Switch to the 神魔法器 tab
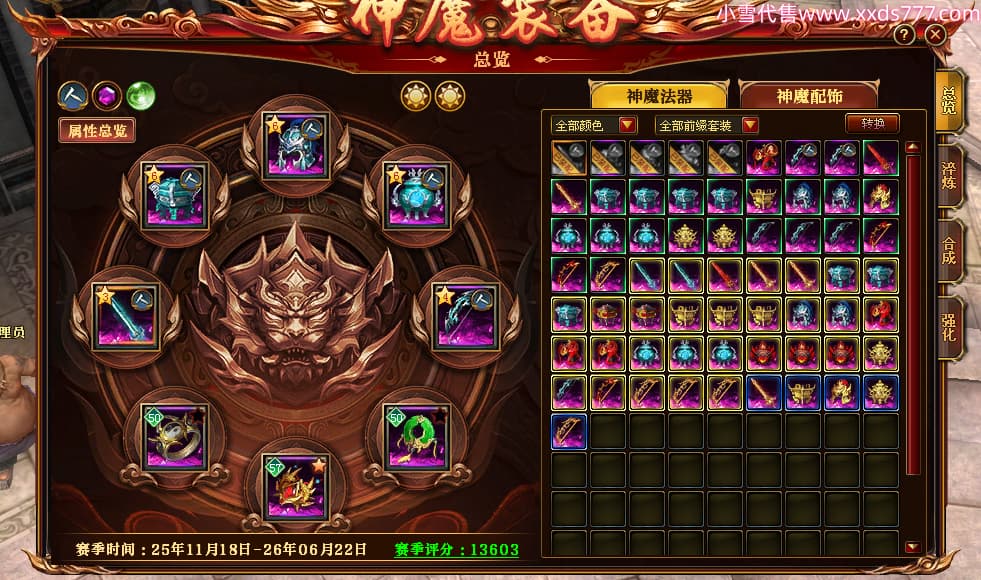The image size is (981, 580). pyautogui.click(x=659, y=96)
